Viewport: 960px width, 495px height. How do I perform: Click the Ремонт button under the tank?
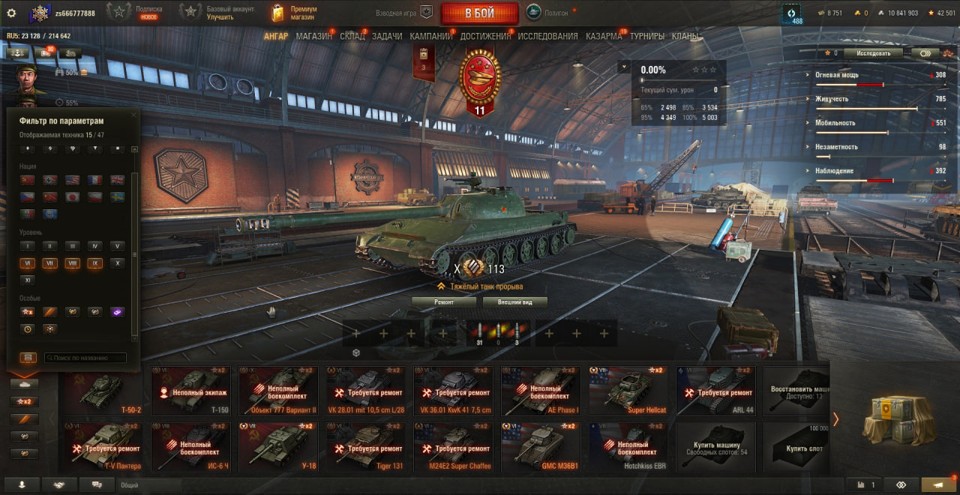tap(444, 301)
